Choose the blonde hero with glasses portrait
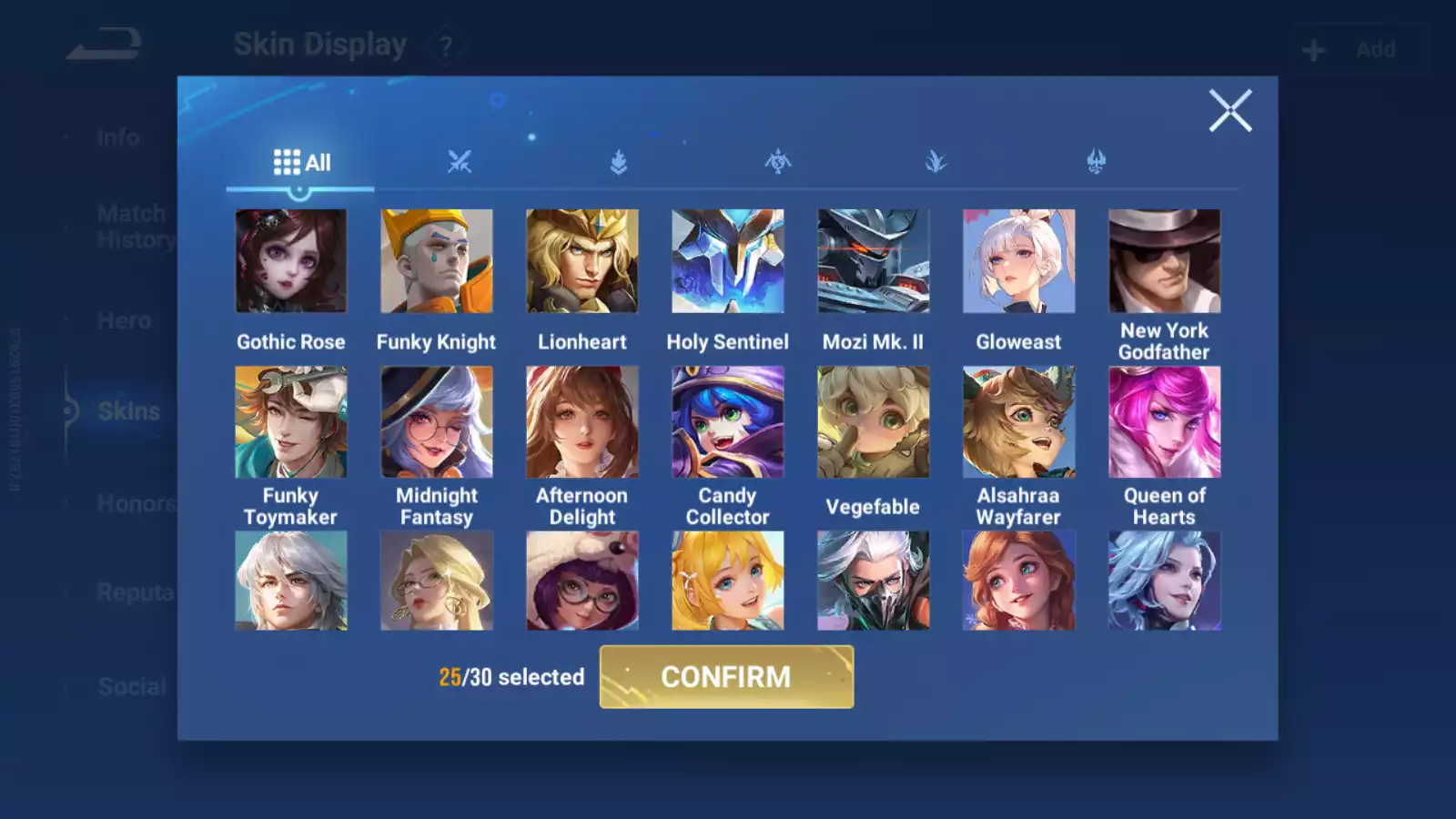This screenshot has height=819, width=1456. [437, 581]
